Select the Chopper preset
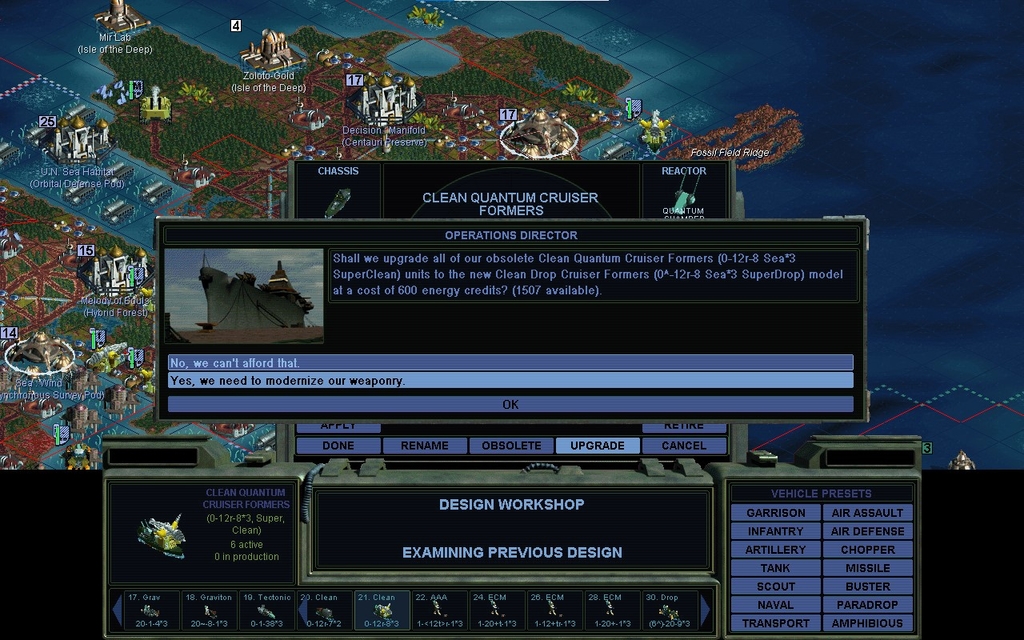This screenshot has height=640, width=1024. coord(867,550)
